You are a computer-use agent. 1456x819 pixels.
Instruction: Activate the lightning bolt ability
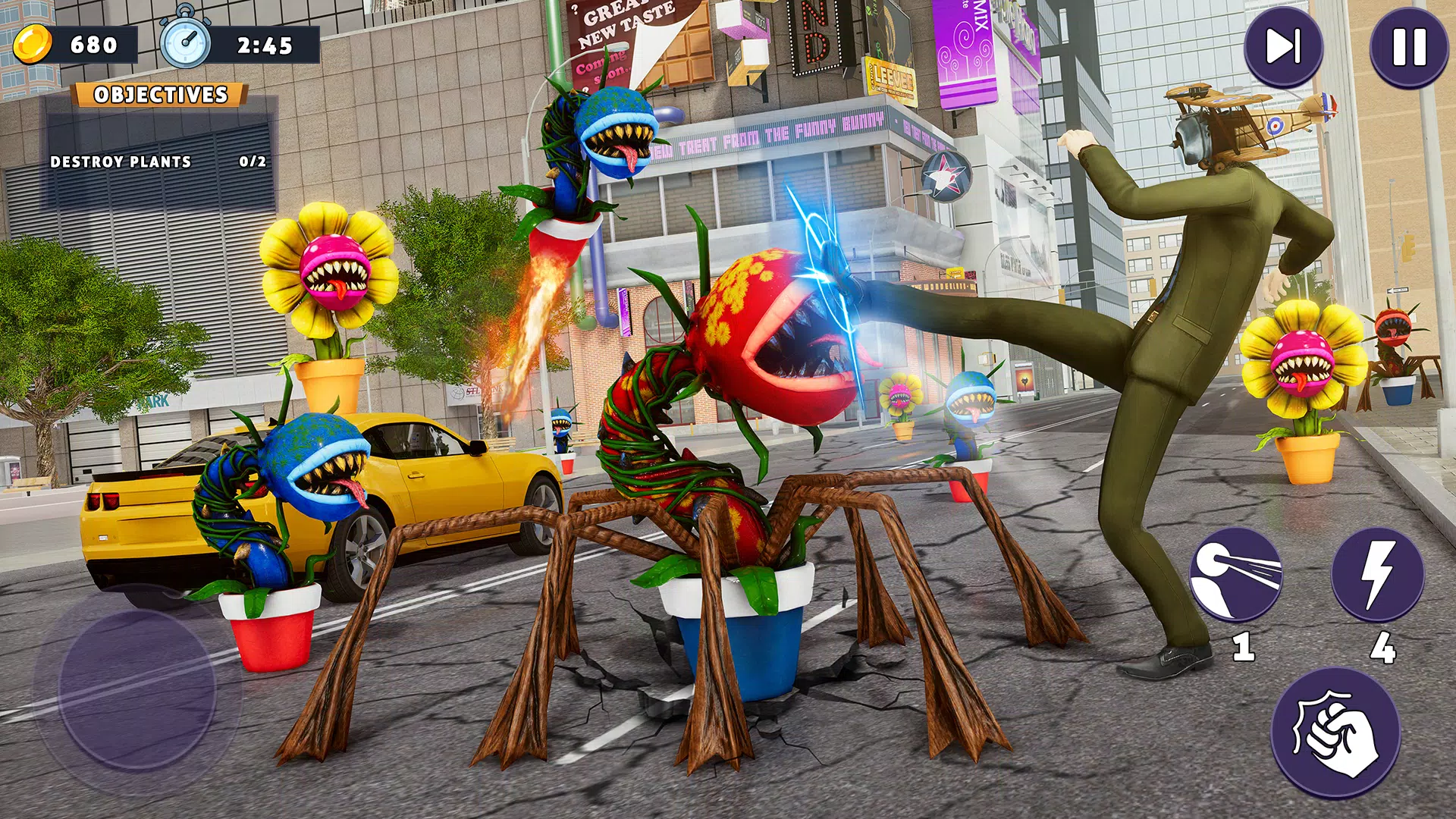1378,575
